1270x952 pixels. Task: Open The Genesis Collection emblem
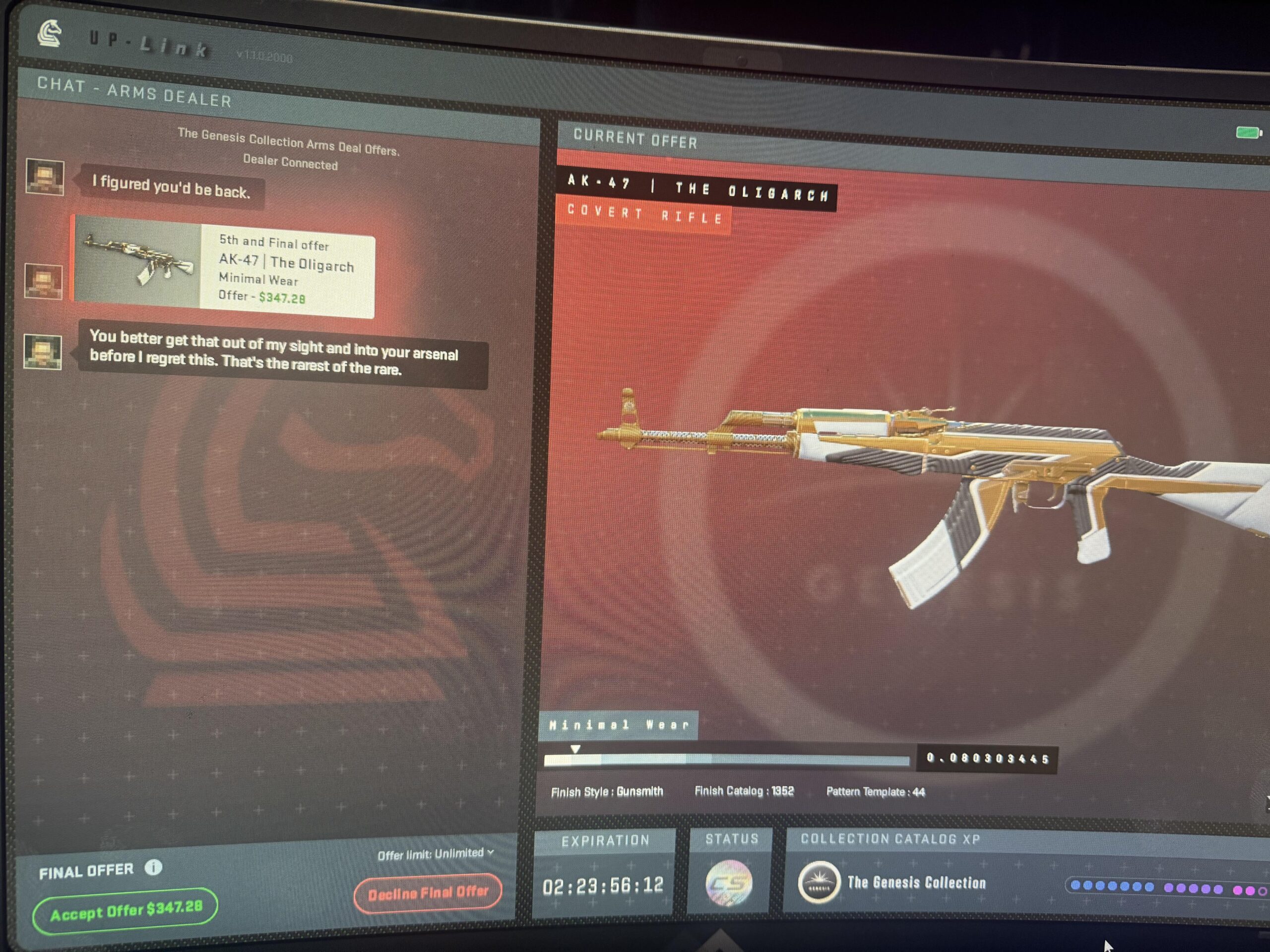819,884
